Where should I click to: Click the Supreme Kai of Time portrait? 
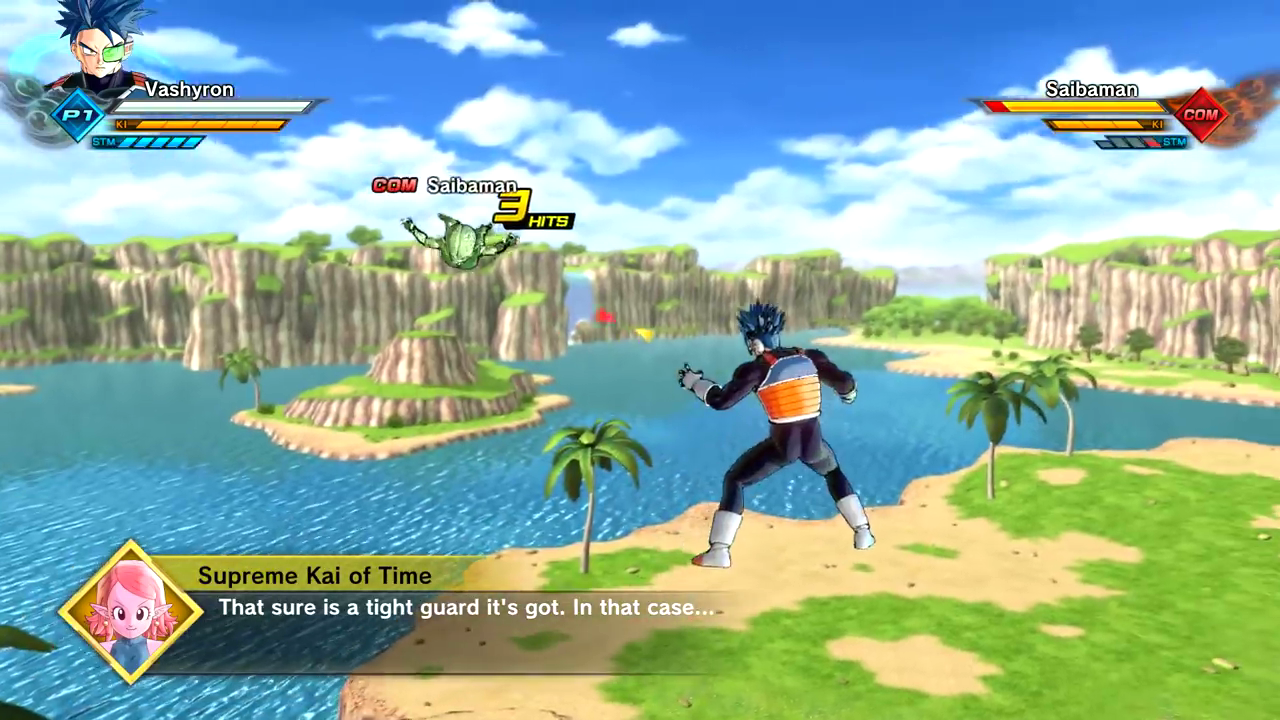[x=132, y=612]
